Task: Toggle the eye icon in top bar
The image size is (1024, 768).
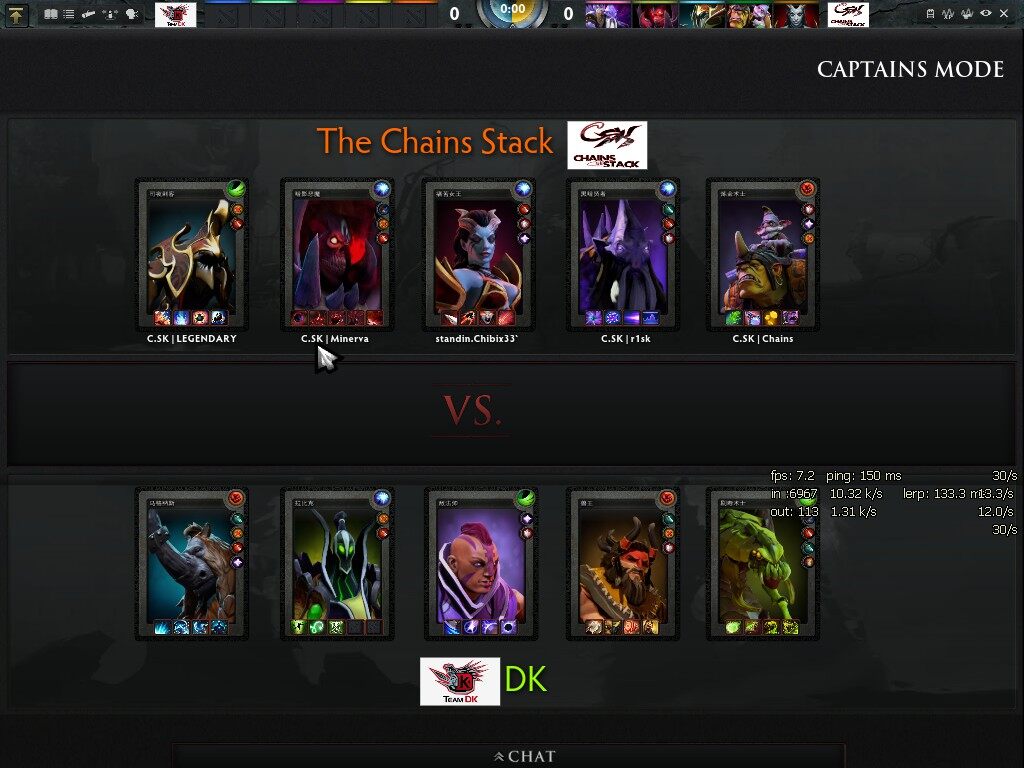Action: (x=986, y=13)
